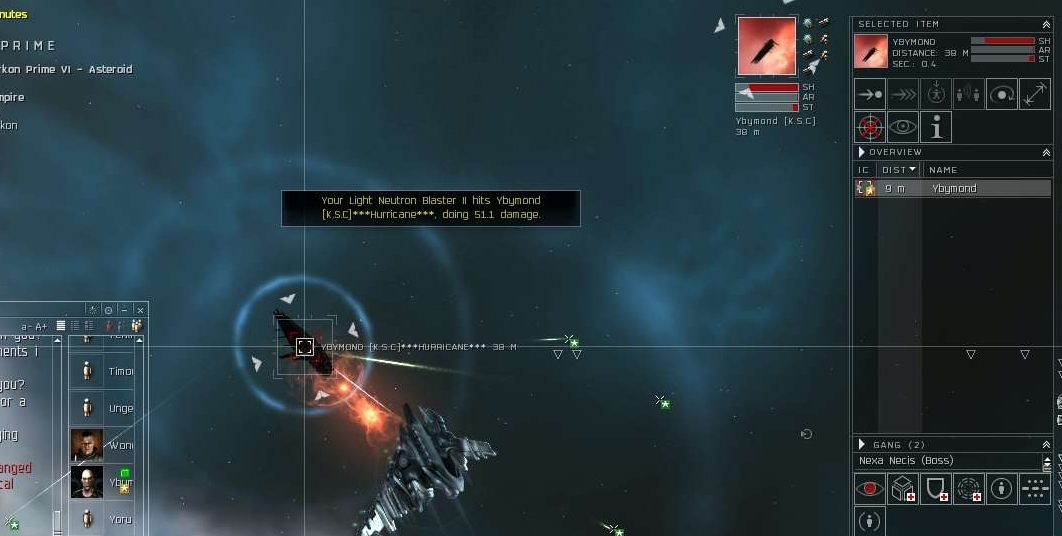
Task: Open Show Info for Ybymond
Action: point(936,127)
